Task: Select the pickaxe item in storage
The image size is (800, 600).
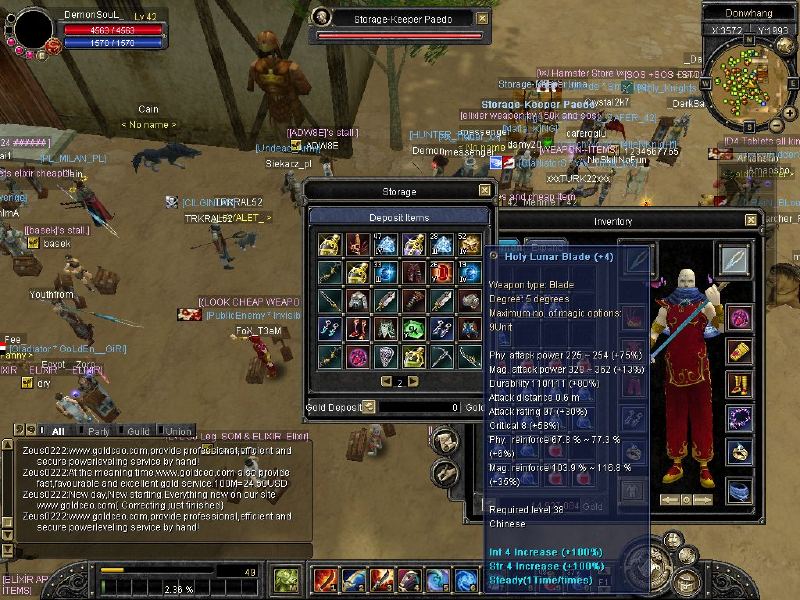Action: (442, 356)
